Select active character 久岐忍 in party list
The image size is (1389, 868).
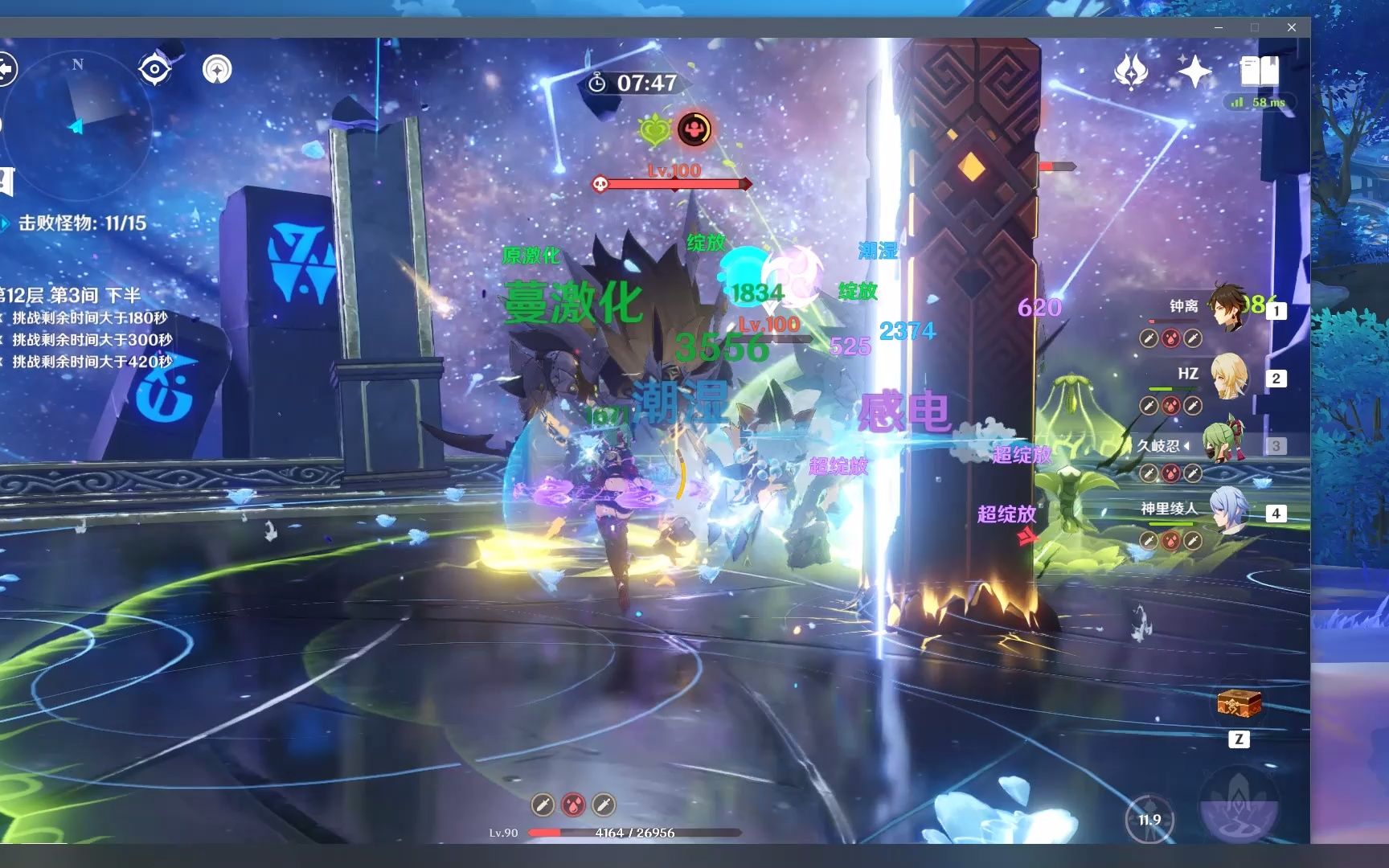click(1222, 444)
